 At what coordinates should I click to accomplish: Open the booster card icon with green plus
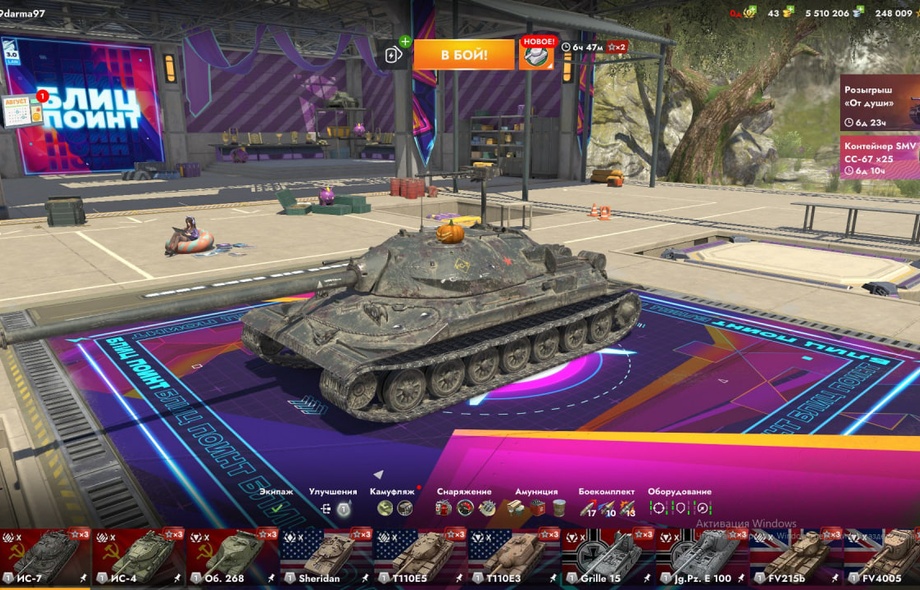[x=394, y=55]
